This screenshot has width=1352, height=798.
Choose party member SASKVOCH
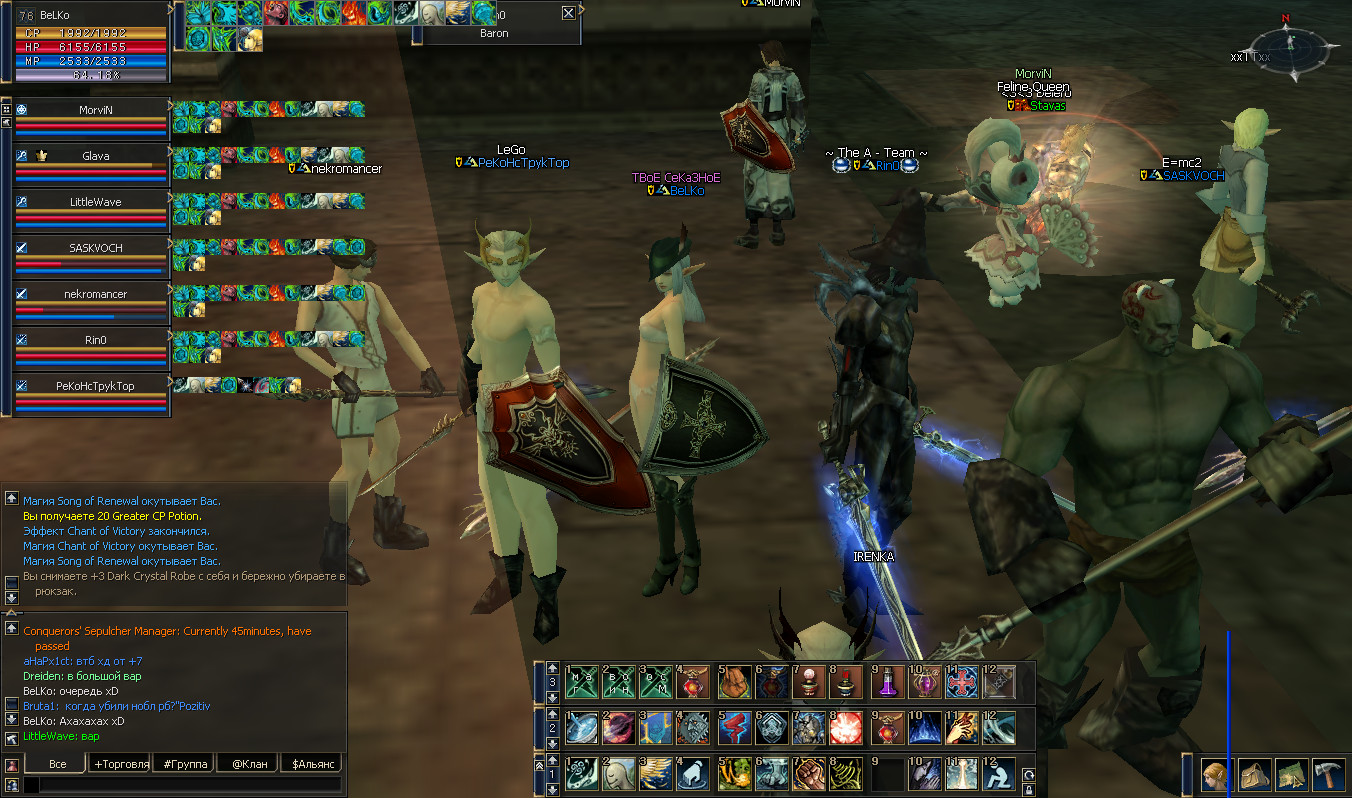95,248
